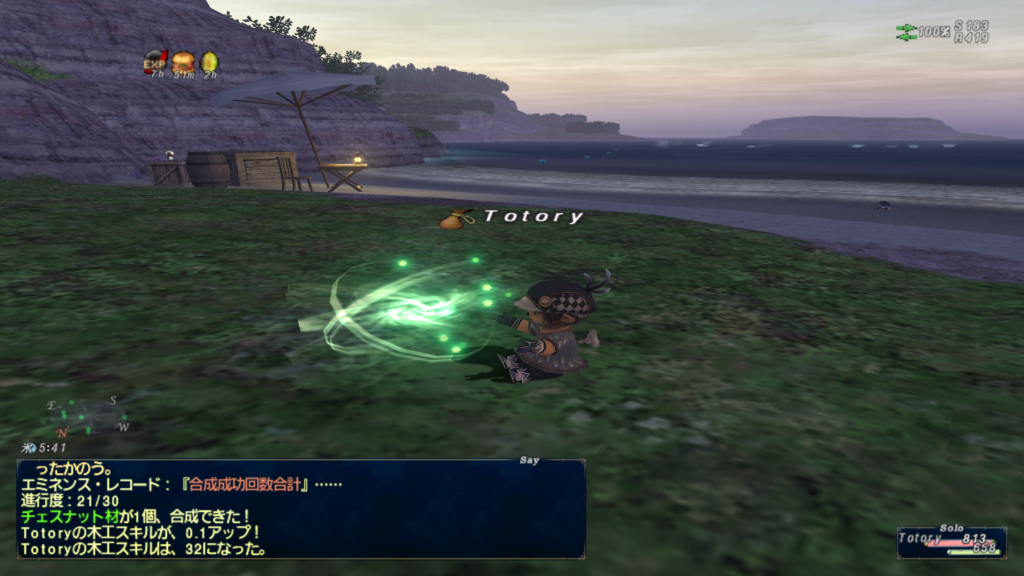Image resolution: width=1024 pixels, height=576 pixels.
Task: Click the Say chat mode label
Action: [x=530, y=460]
